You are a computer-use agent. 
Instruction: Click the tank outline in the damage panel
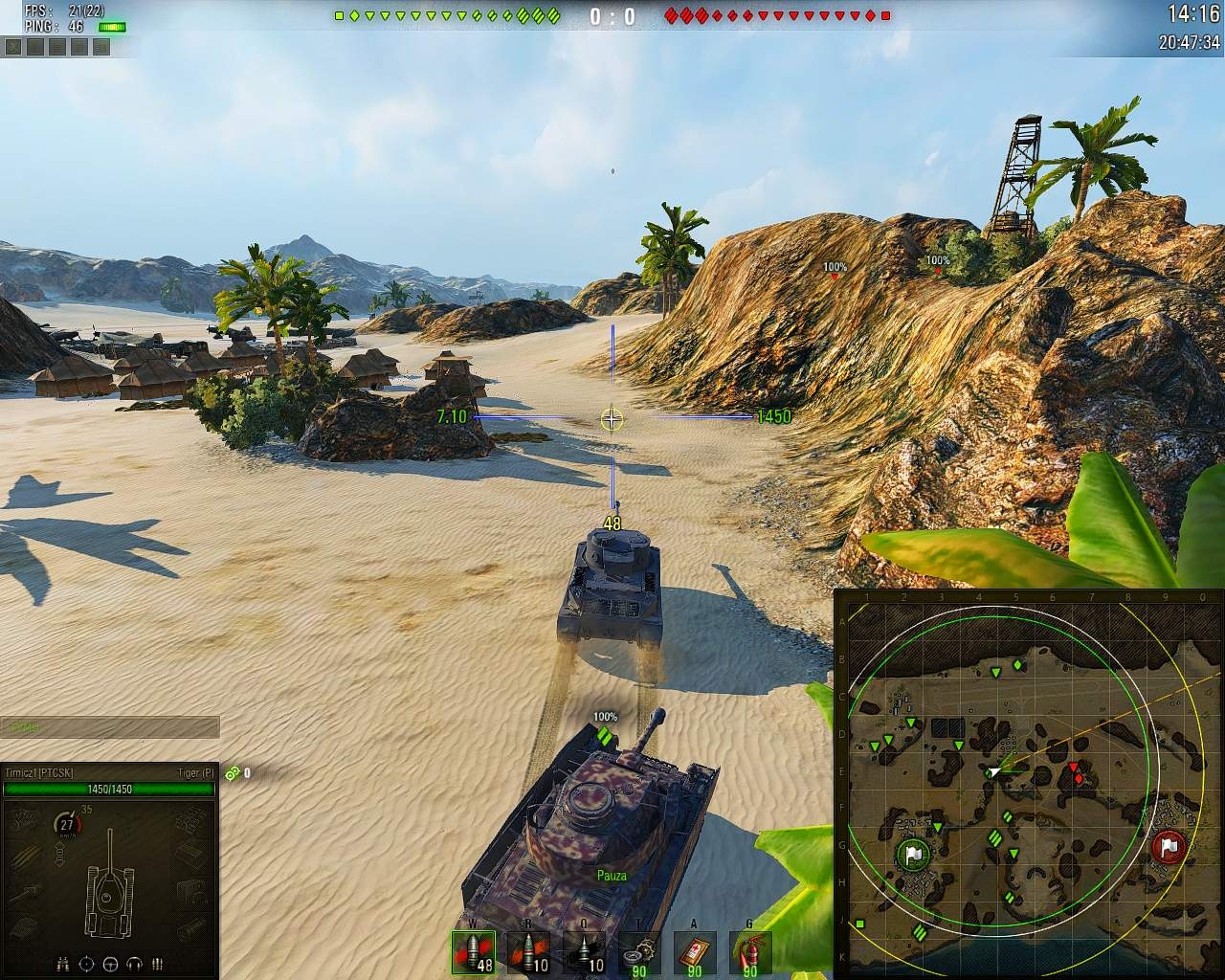tap(110, 885)
